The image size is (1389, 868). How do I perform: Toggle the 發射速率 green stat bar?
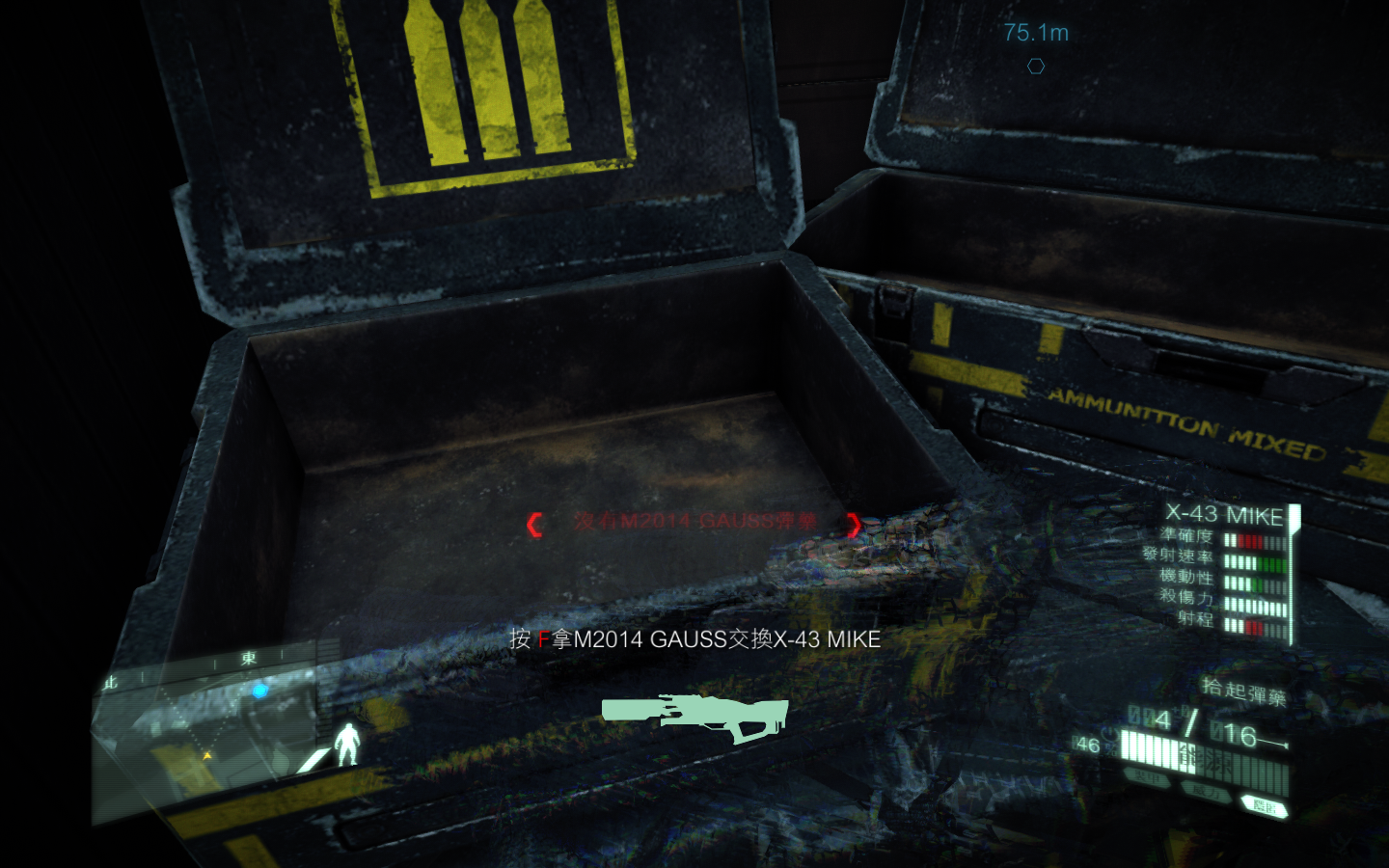[1270, 564]
